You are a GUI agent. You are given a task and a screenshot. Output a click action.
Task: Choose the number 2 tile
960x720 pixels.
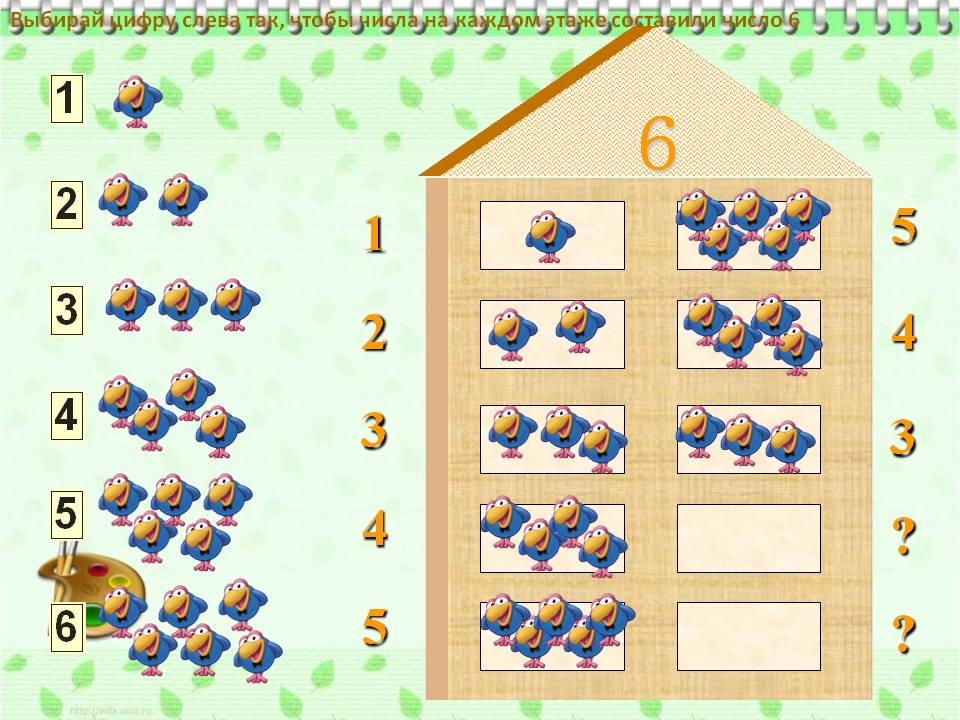pyautogui.click(x=66, y=205)
